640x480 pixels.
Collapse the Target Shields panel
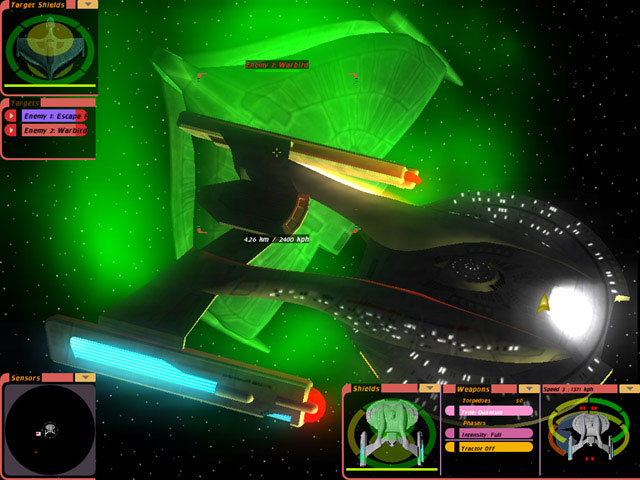[88, 4]
